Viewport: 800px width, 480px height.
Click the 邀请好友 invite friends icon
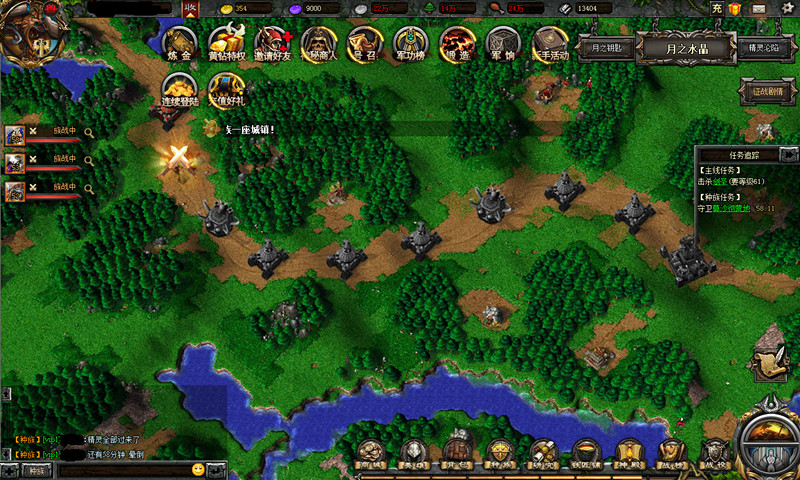click(x=273, y=44)
